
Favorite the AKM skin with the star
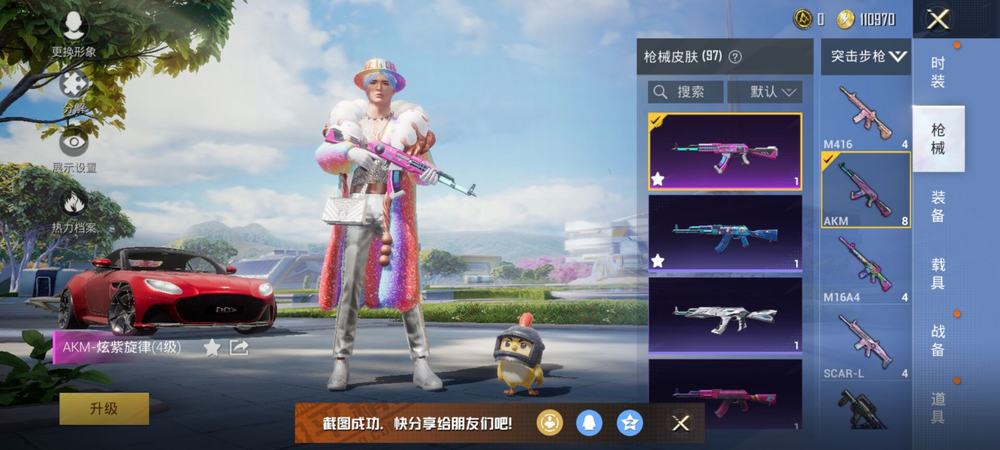click(x=212, y=347)
